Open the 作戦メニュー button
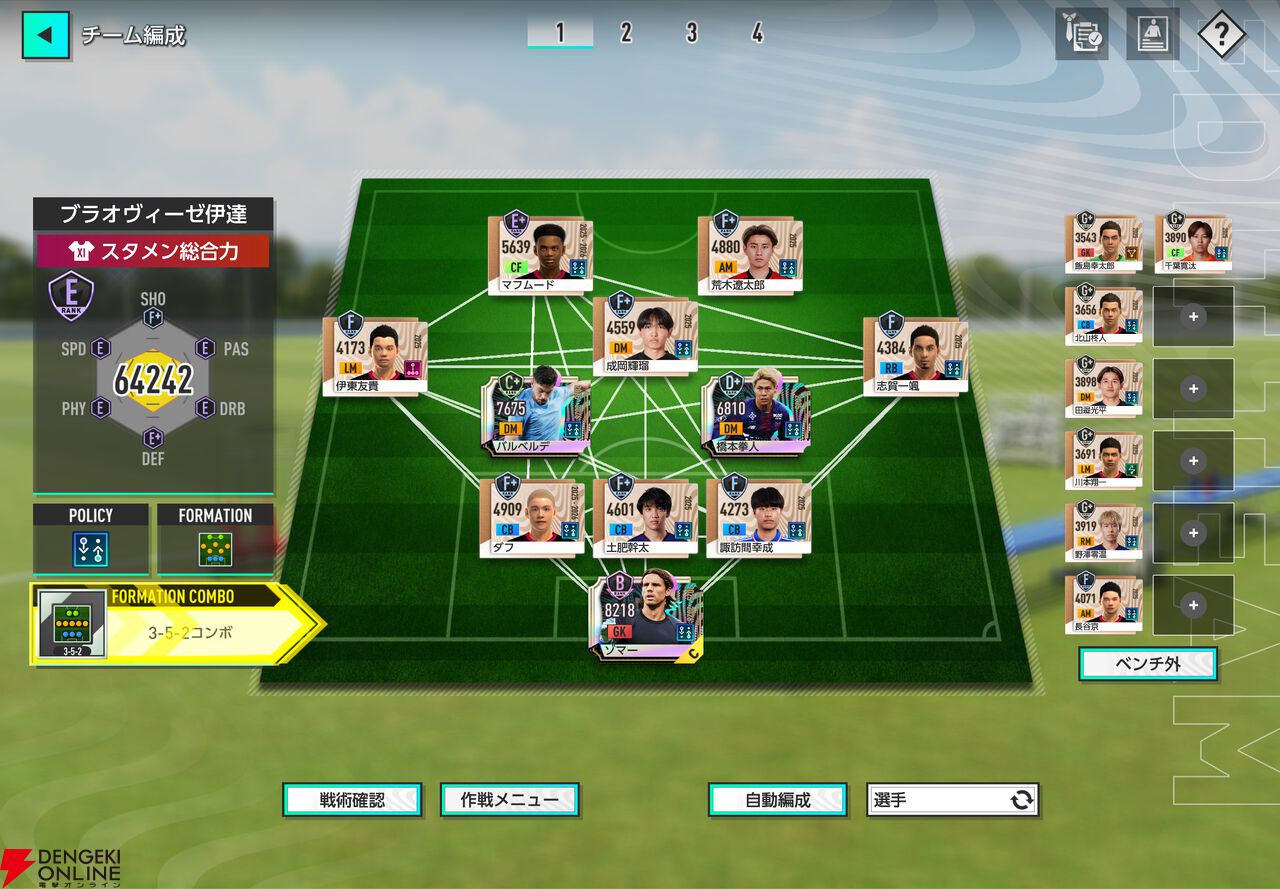1280x889 pixels. point(510,800)
